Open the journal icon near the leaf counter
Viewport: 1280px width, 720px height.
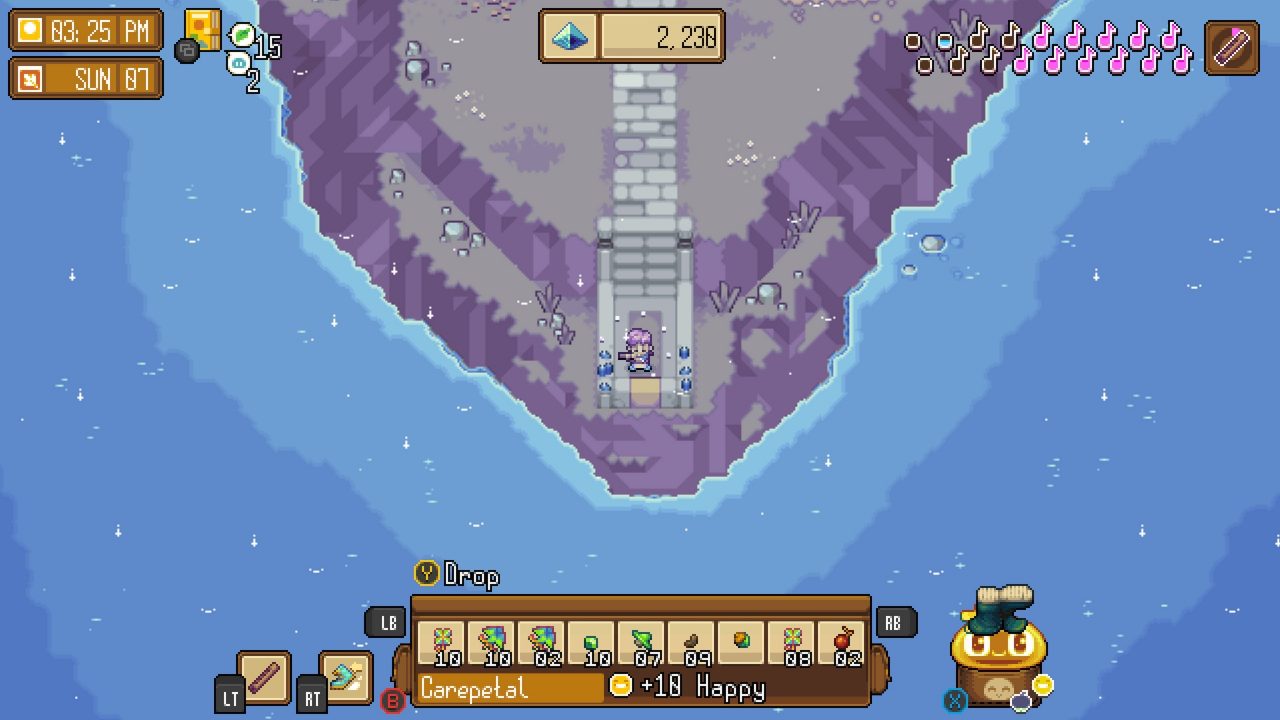coord(205,28)
